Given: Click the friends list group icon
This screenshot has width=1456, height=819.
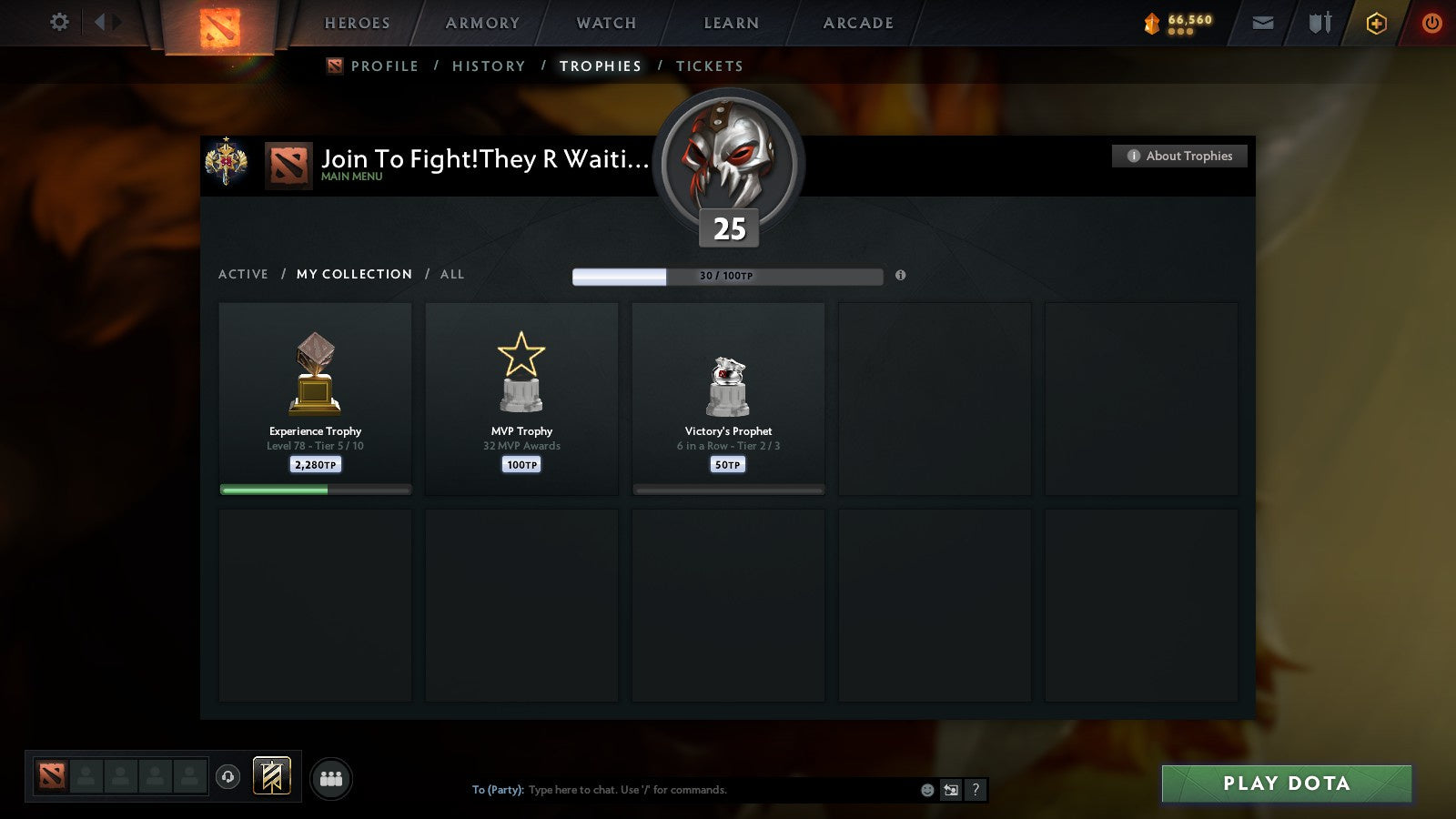Looking at the screenshot, I should coord(332,776).
